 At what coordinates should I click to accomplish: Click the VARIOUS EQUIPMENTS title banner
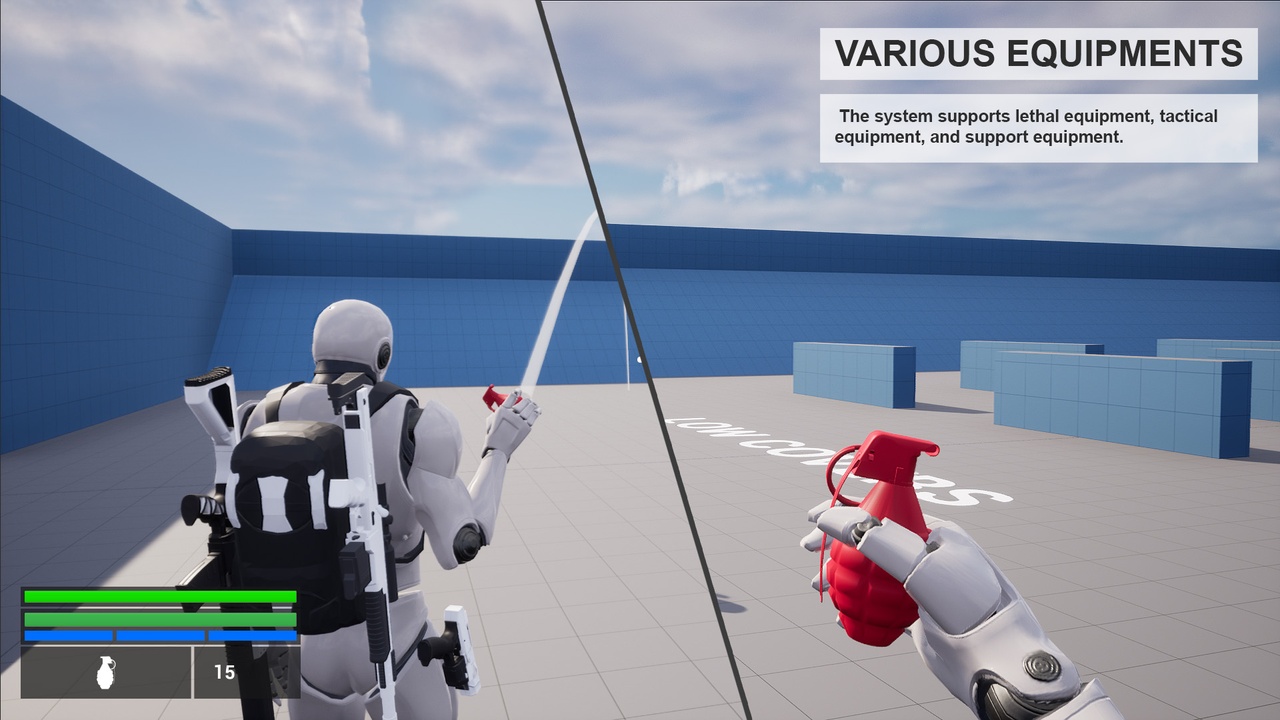coord(1036,55)
